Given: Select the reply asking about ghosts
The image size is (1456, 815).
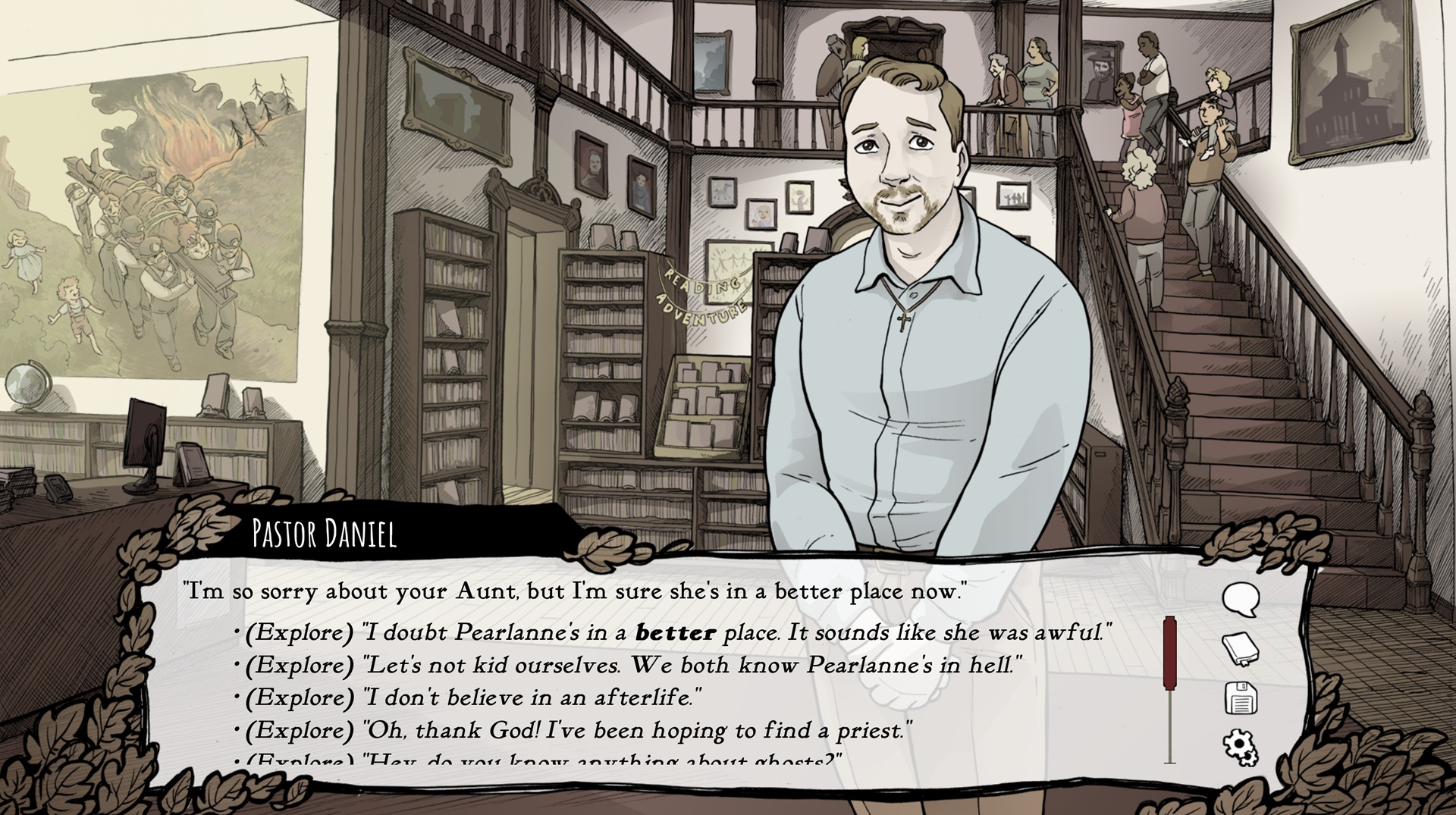Looking at the screenshot, I should tap(544, 758).
